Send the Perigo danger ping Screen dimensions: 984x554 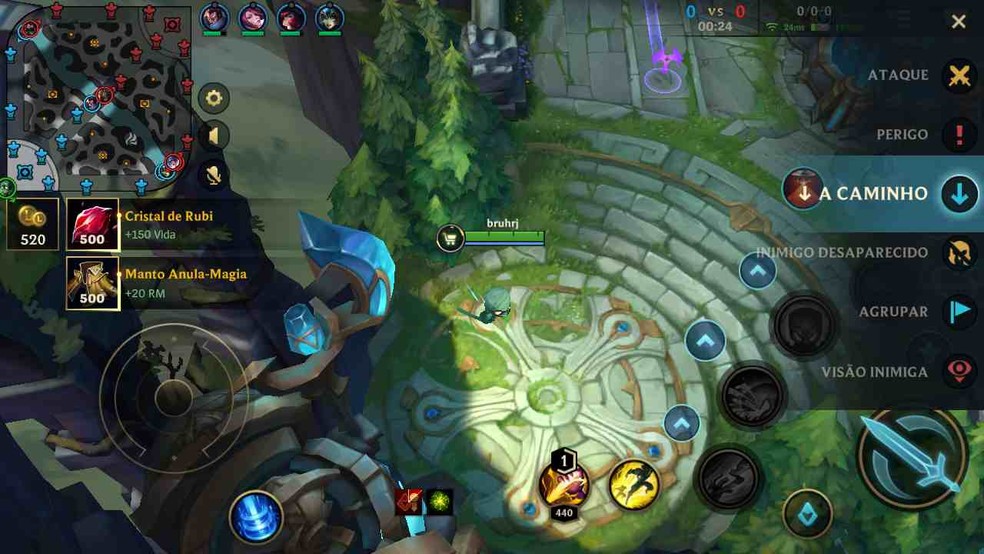click(x=959, y=135)
